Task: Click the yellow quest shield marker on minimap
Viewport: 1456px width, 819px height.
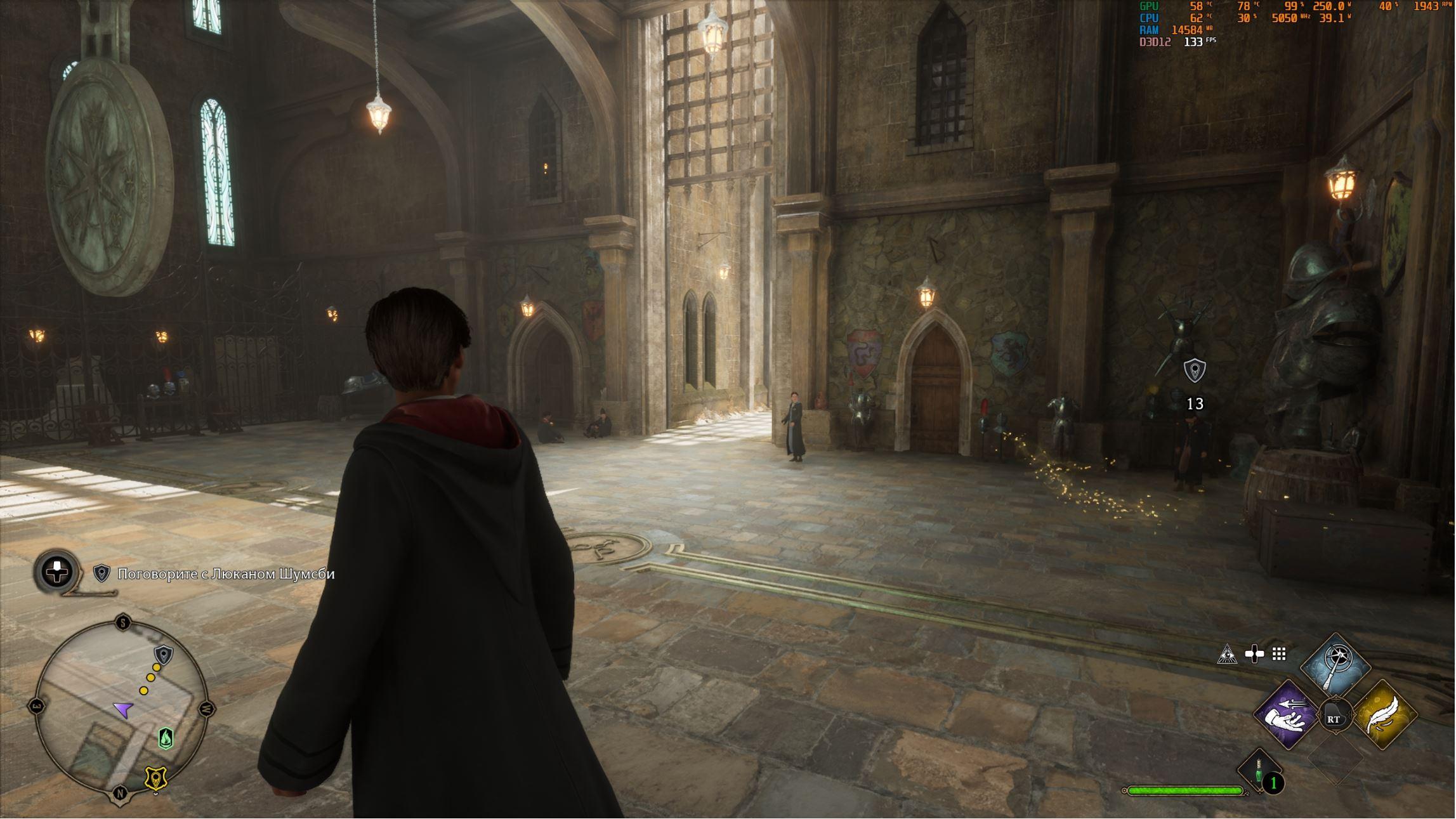Action: 156,778
